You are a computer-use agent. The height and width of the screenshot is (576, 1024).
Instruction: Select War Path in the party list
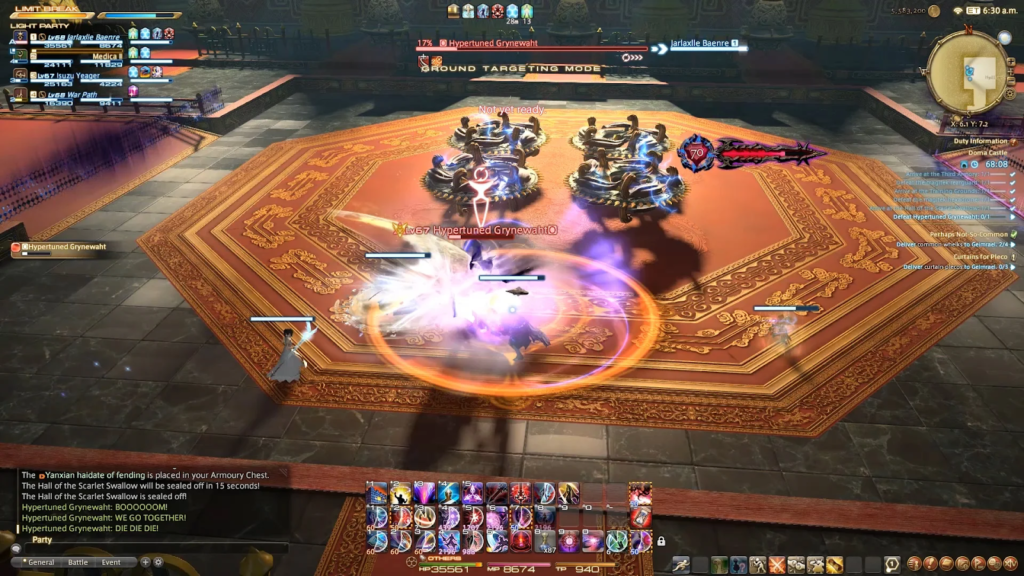point(68,95)
